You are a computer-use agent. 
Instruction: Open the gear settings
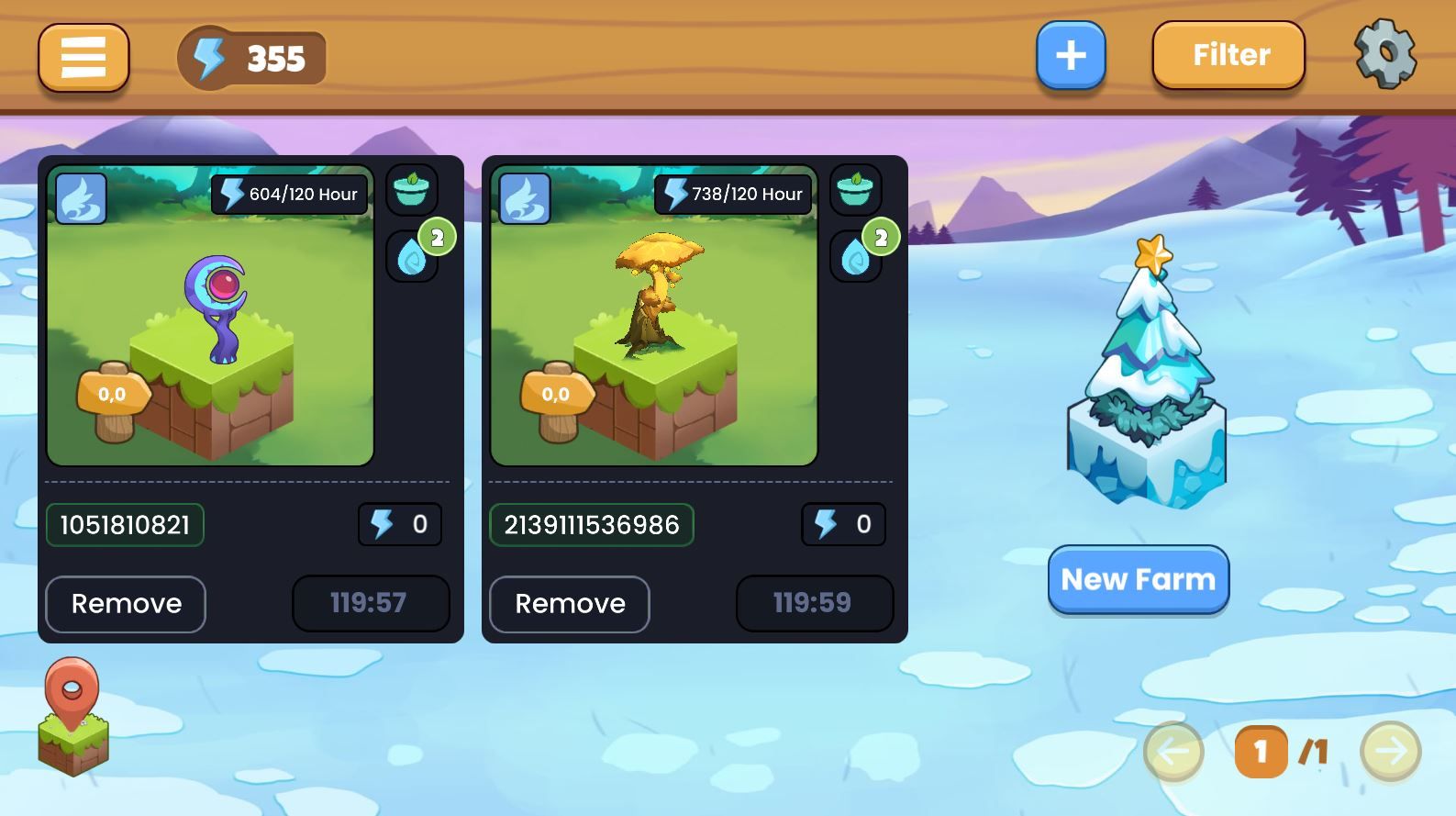point(1385,54)
